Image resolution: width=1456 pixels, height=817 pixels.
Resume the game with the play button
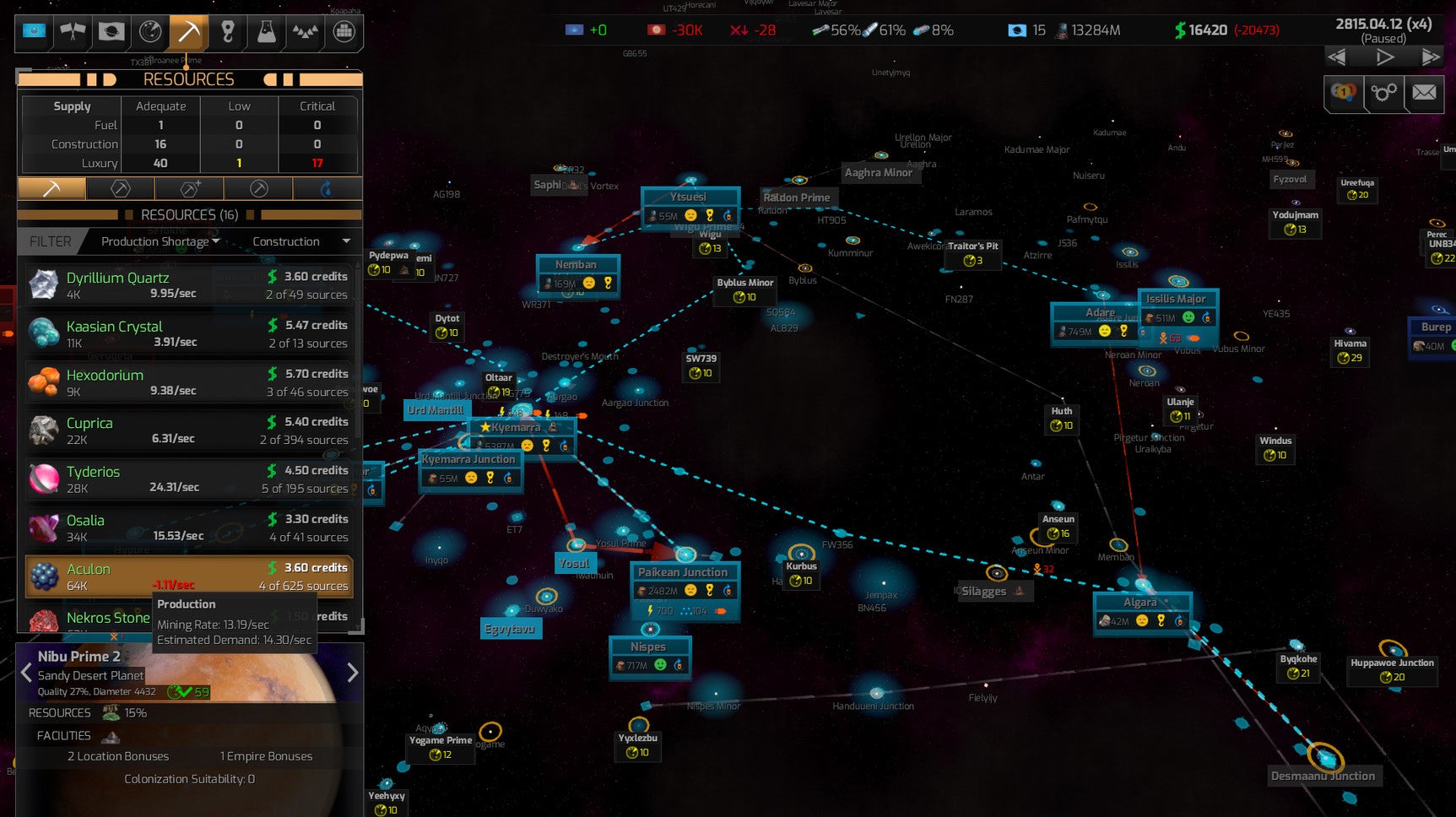tap(1384, 57)
